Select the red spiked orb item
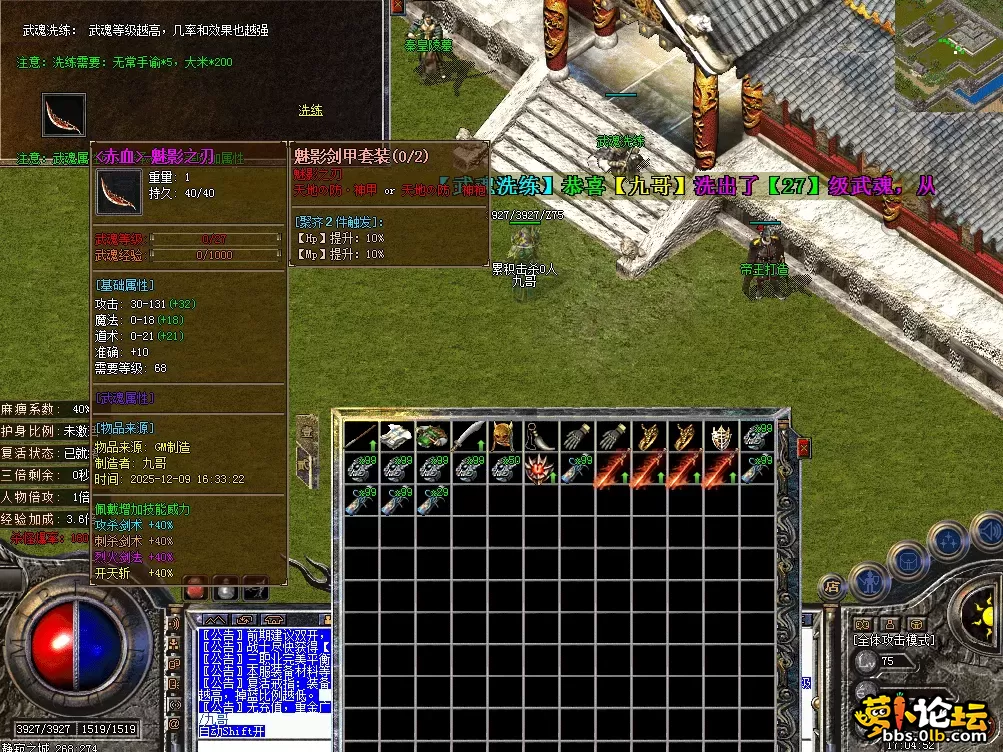The height and width of the screenshot is (752, 1003). coord(539,468)
